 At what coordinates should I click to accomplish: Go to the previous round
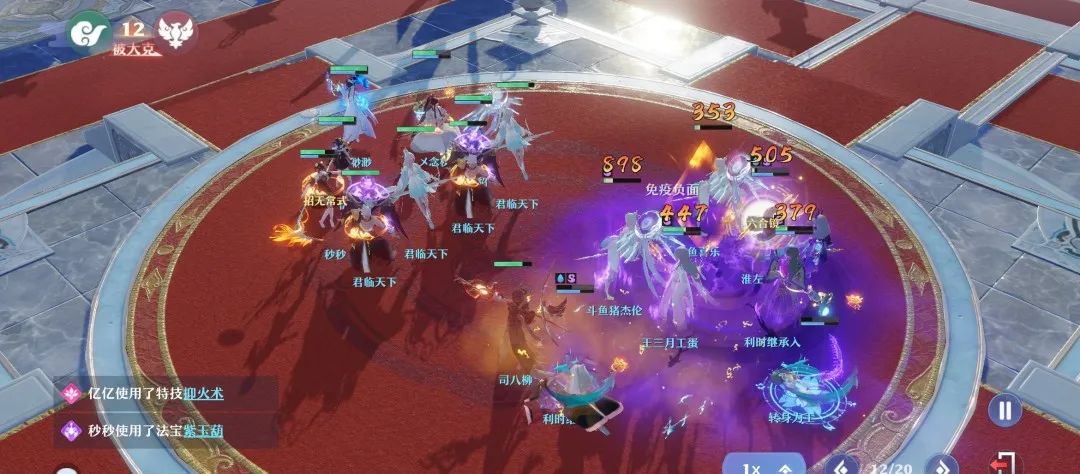pos(842,466)
